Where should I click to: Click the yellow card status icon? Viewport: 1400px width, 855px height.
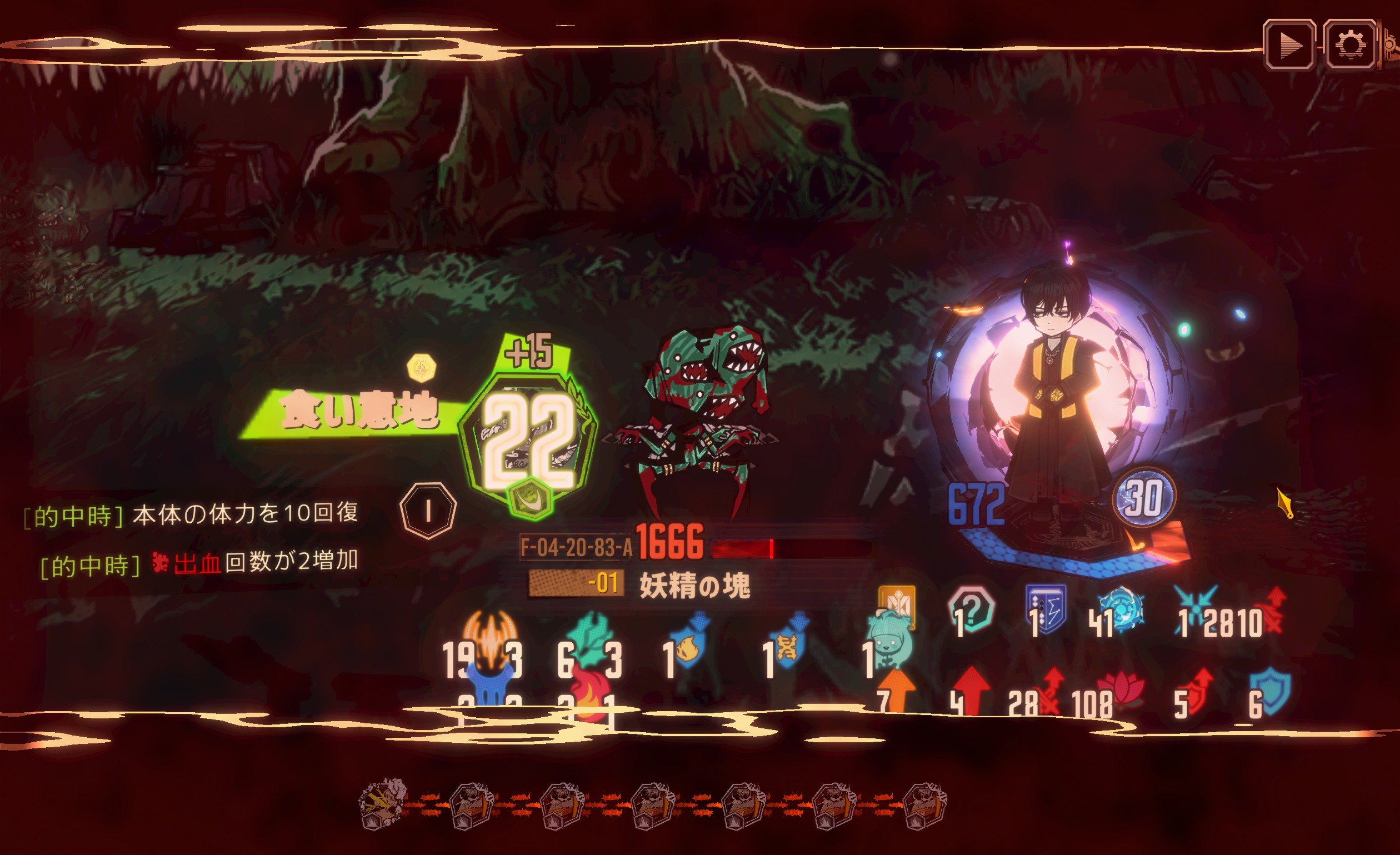(x=897, y=604)
